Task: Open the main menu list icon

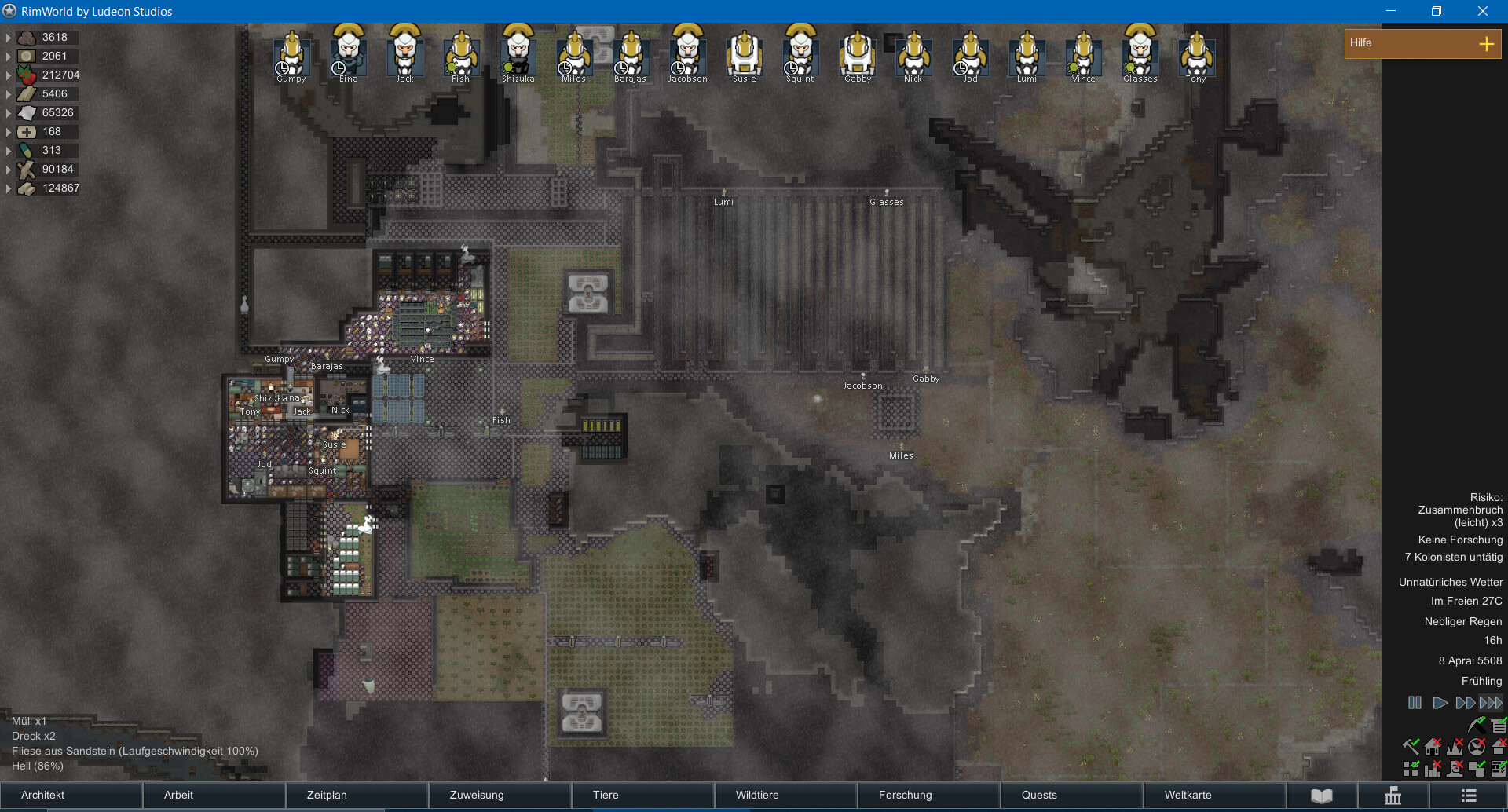Action: coord(1469,796)
